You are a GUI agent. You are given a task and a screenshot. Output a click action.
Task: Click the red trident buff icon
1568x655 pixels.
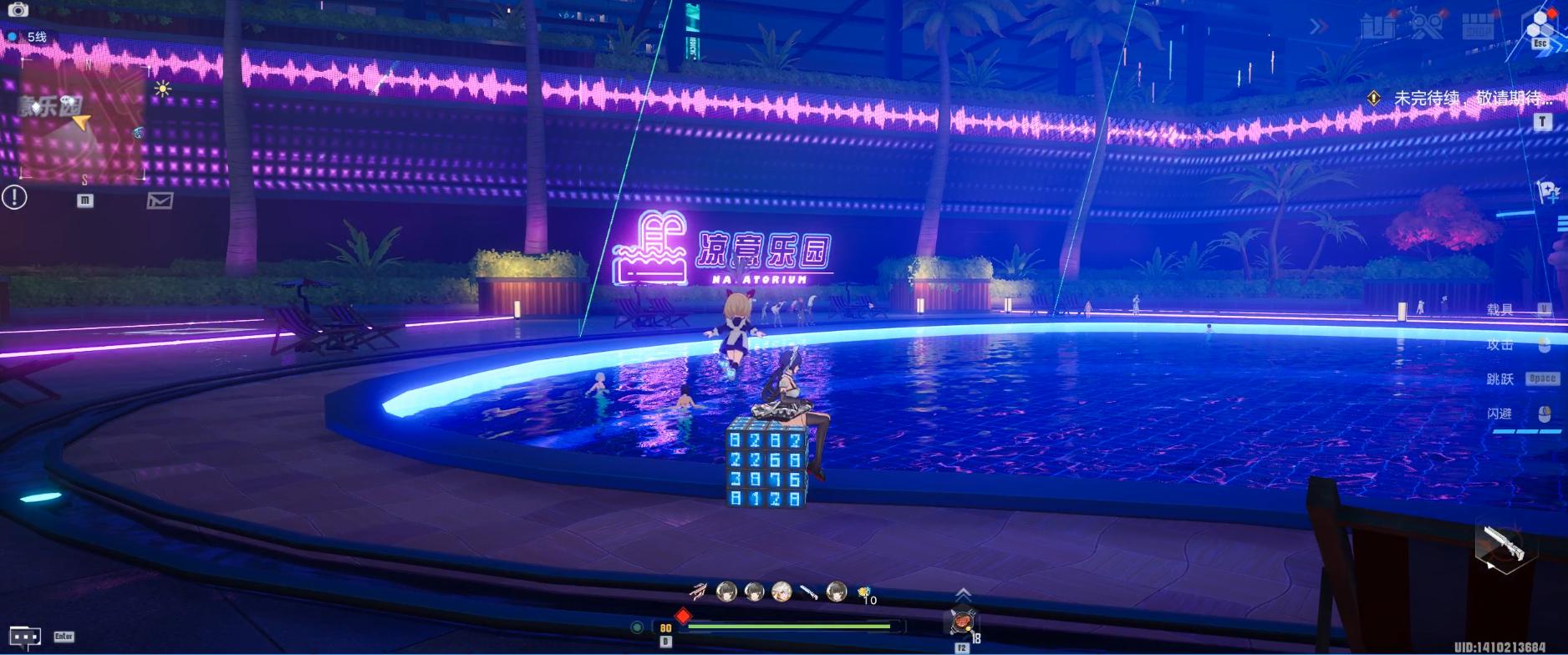click(698, 592)
